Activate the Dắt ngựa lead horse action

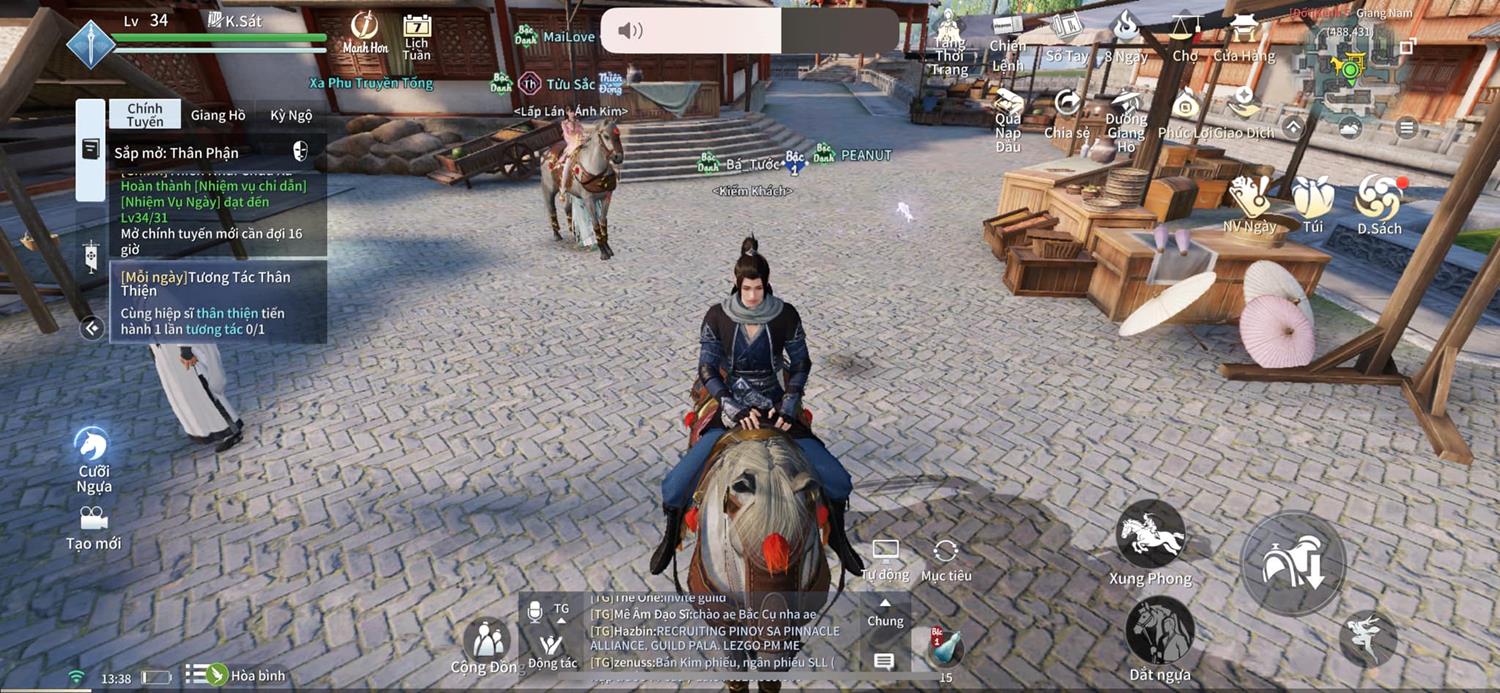(1159, 634)
